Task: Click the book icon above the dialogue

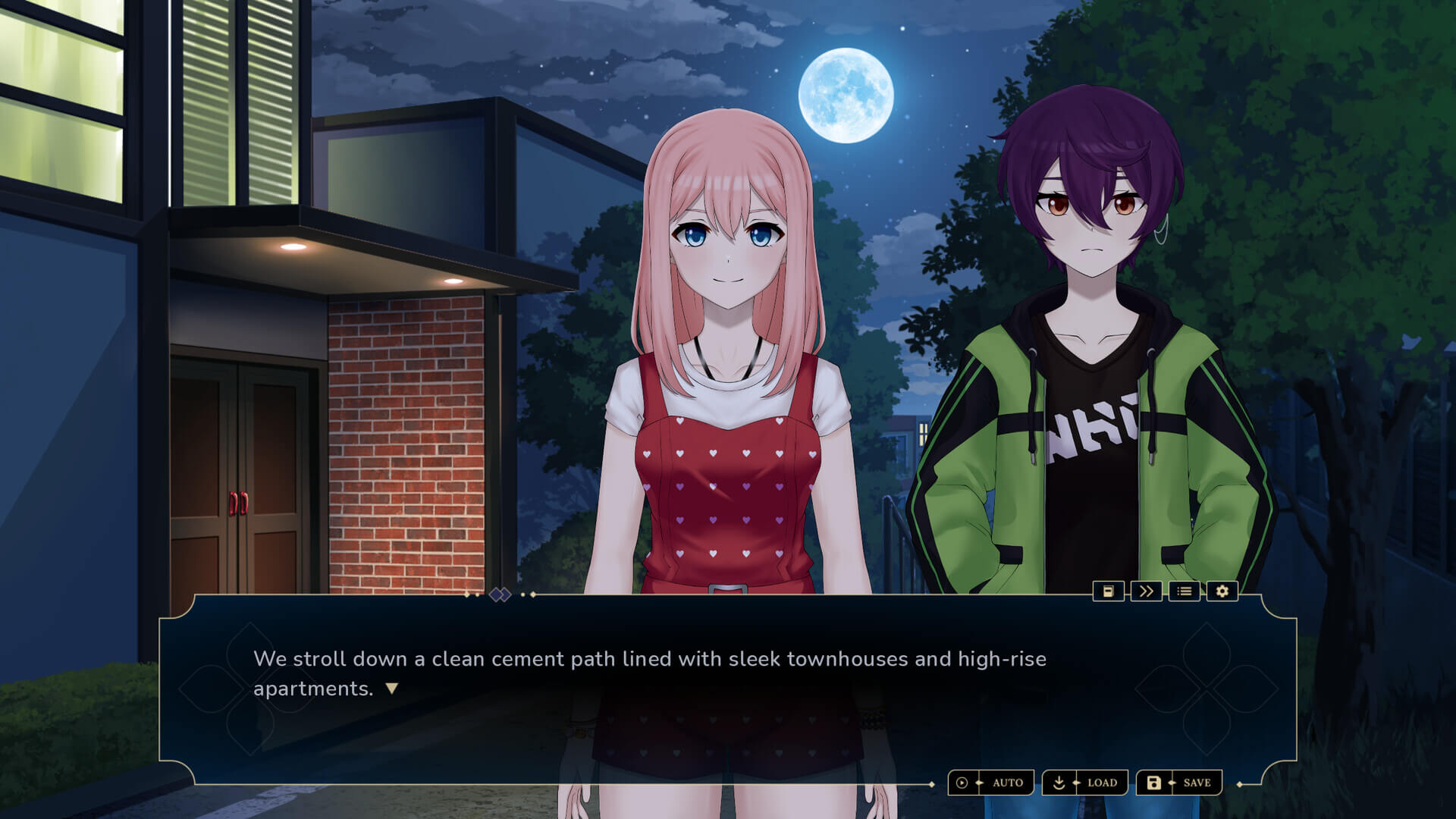Action: click(x=1108, y=591)
